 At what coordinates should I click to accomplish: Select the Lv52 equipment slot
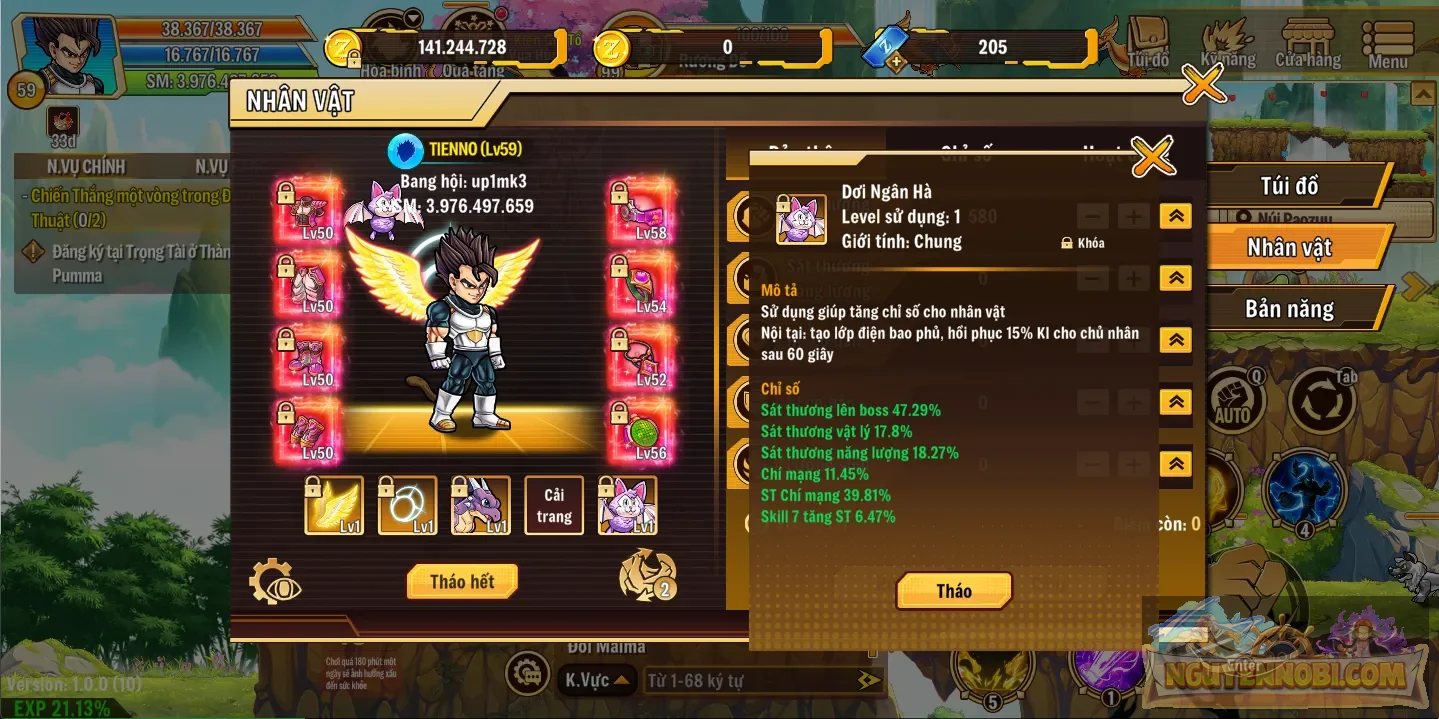641,357
